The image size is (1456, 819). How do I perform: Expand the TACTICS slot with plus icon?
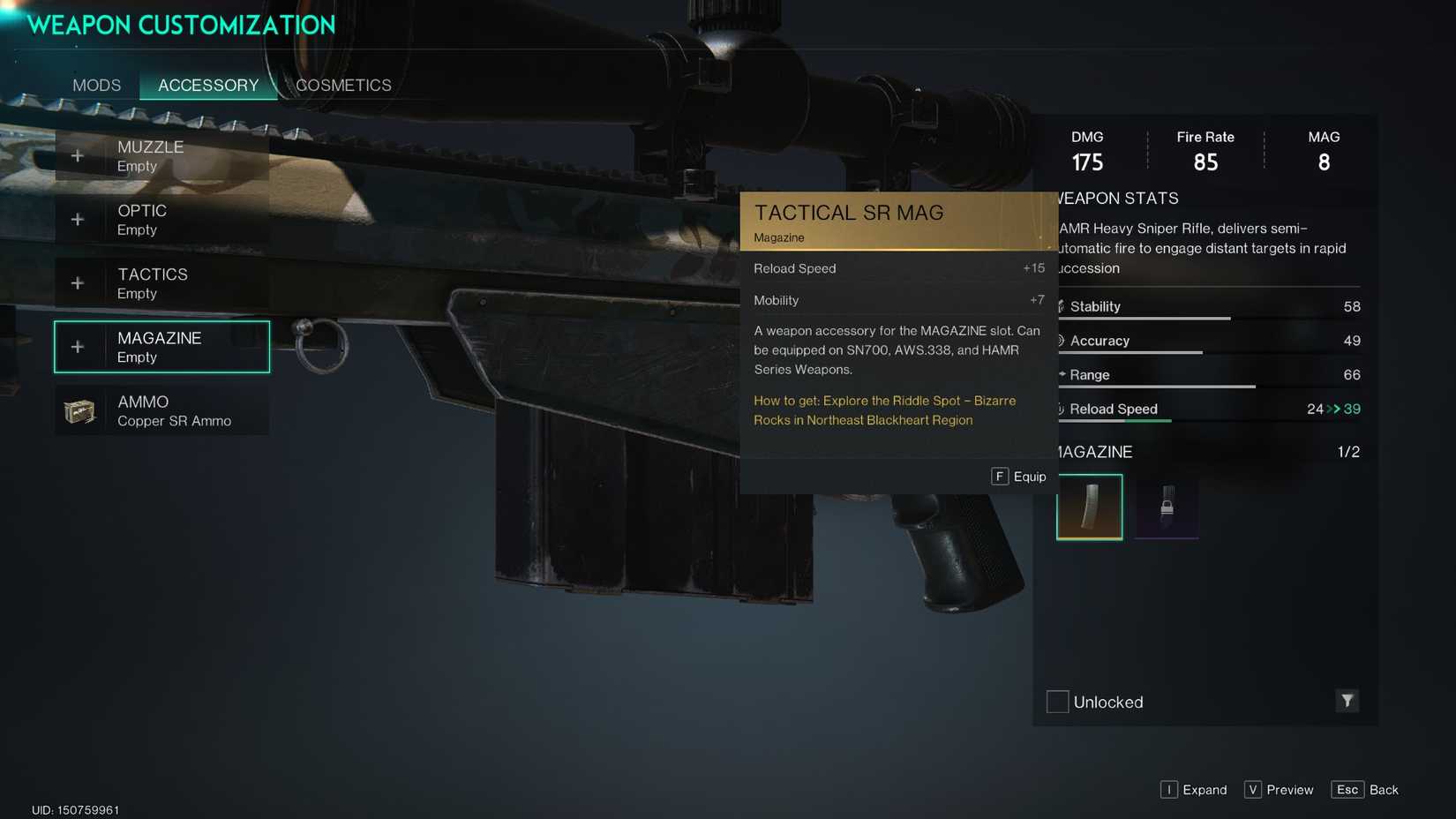(78, 282)
